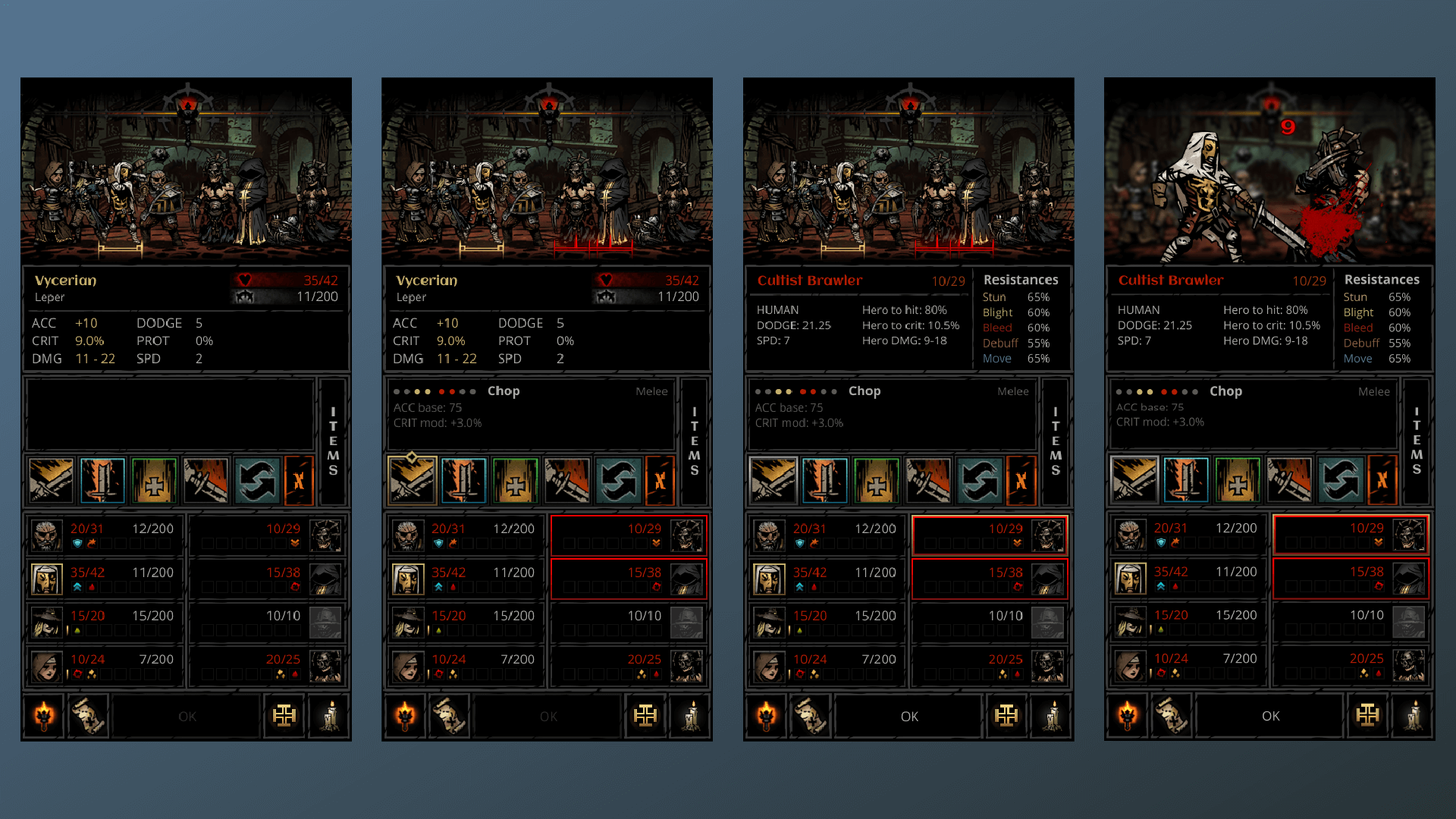The height and width of the screenshot is (819, 1456).
Task: Select Leper 35/42 hero row in blank description panel
Action: pyautogui.click(x=104, y=579)
